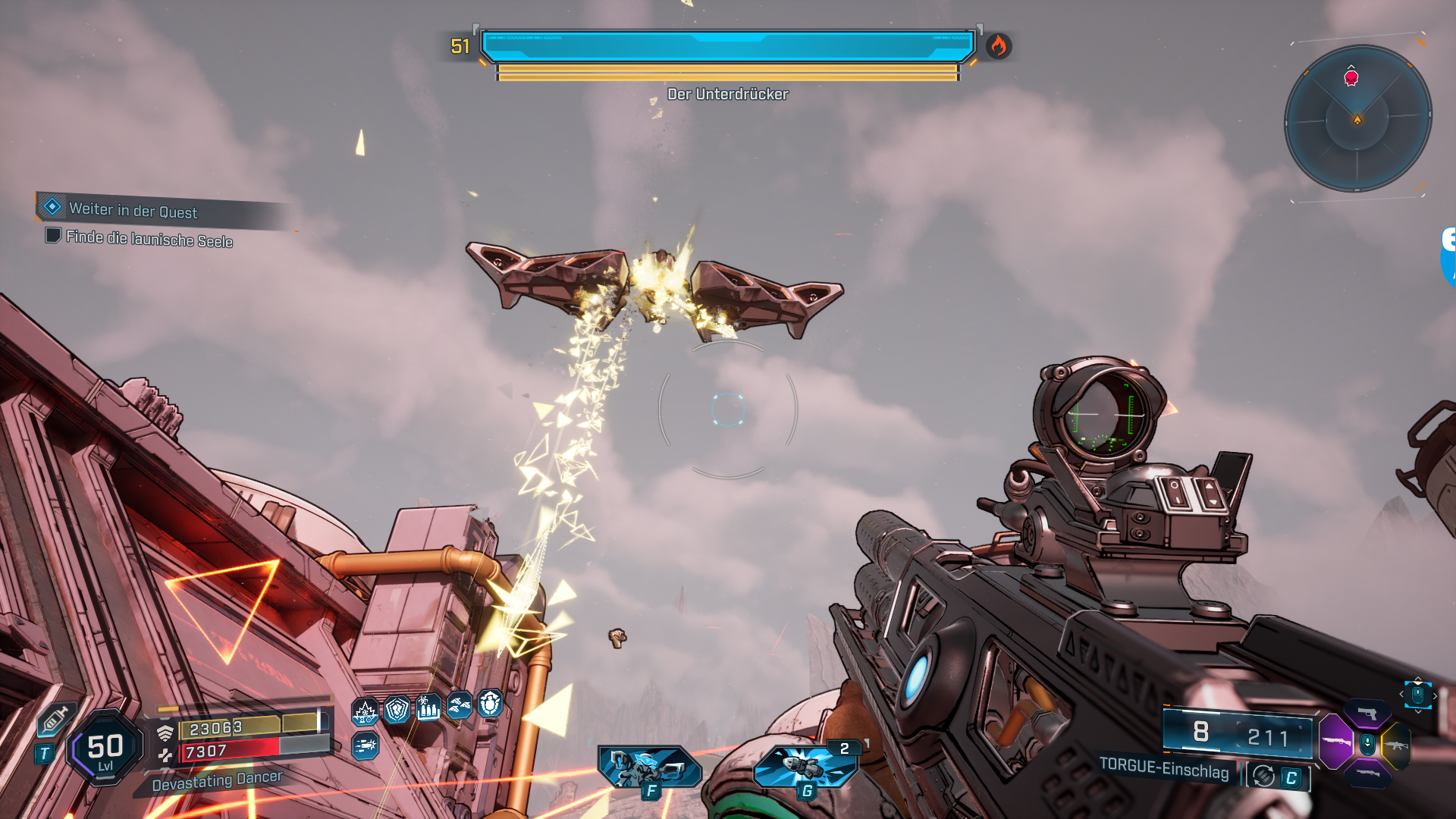
Task: Click the ammo-swap weapon mode icon
Action: [1263, 776]
